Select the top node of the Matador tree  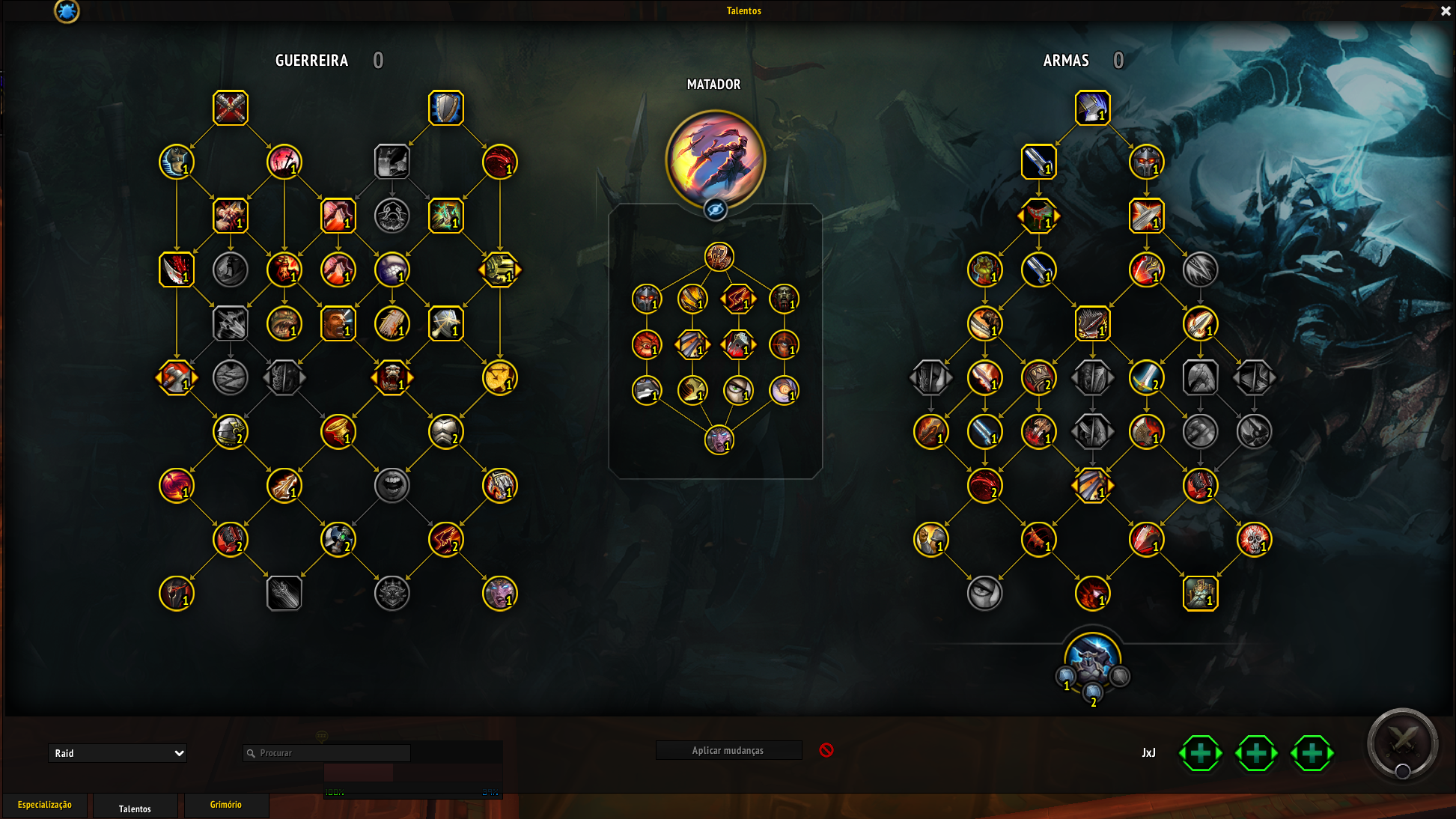719,257
